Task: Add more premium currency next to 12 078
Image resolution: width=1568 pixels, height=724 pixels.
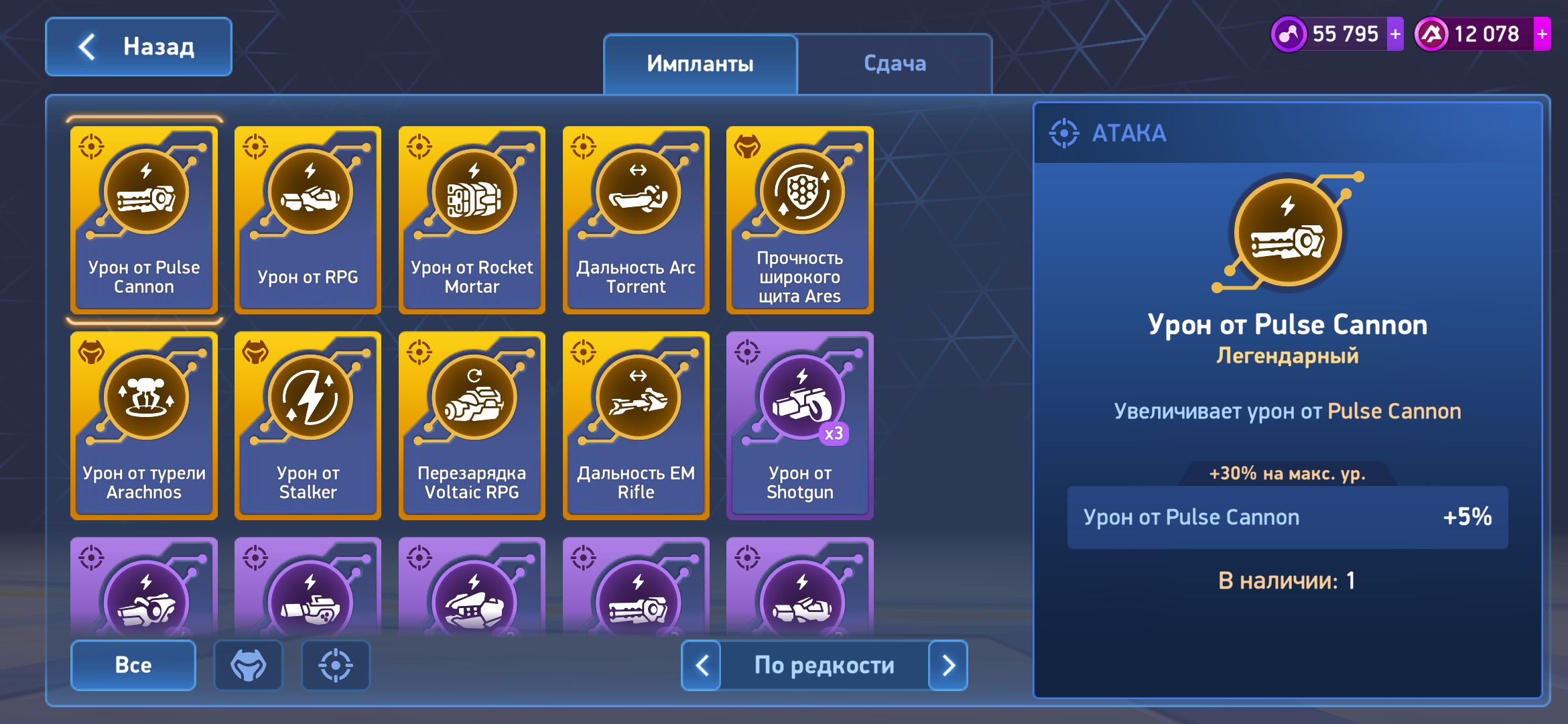Action: [1542, 34]
